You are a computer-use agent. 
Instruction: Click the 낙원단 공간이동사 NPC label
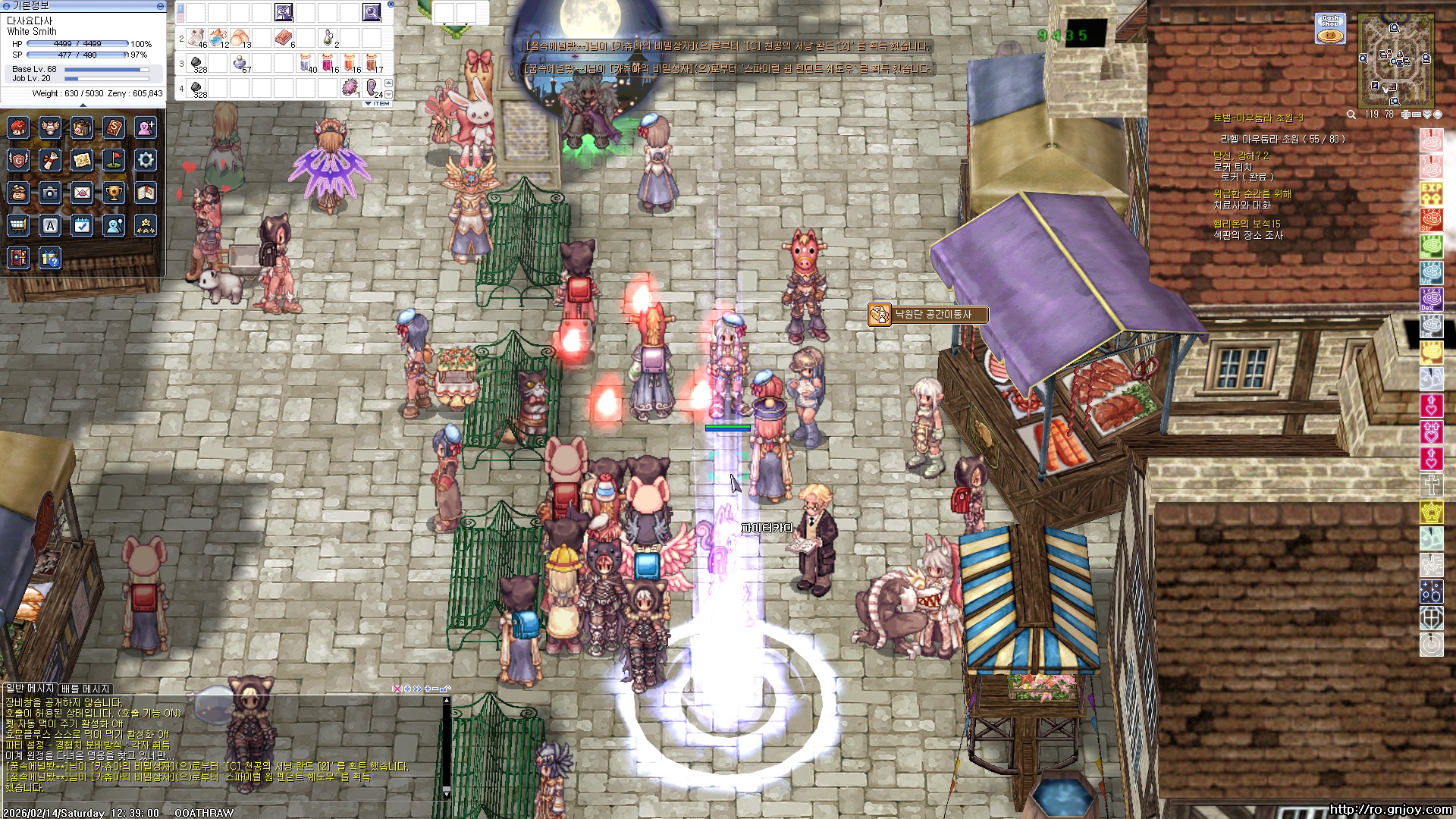pos(927,314)
